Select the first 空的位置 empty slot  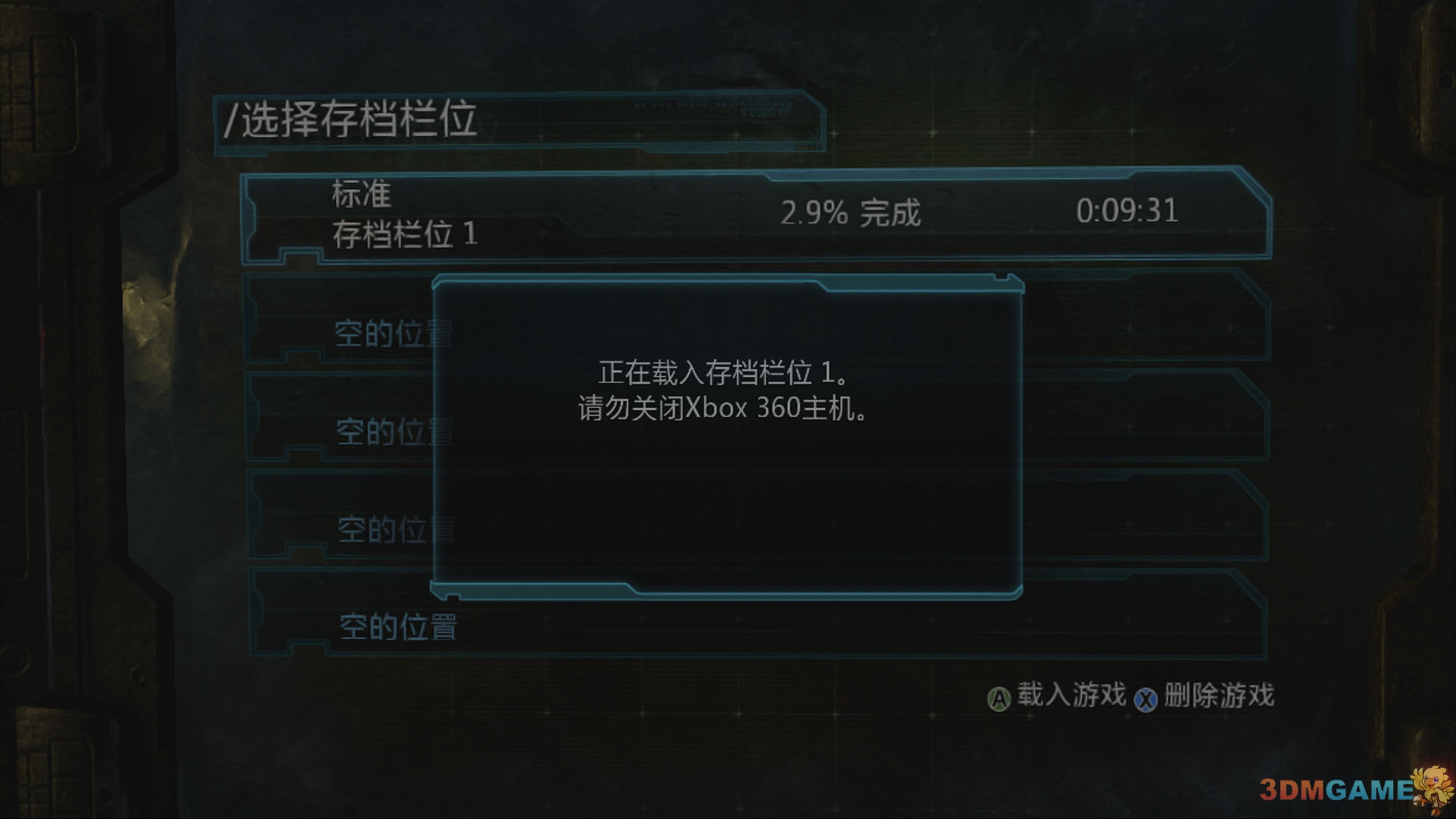point(394,331)
